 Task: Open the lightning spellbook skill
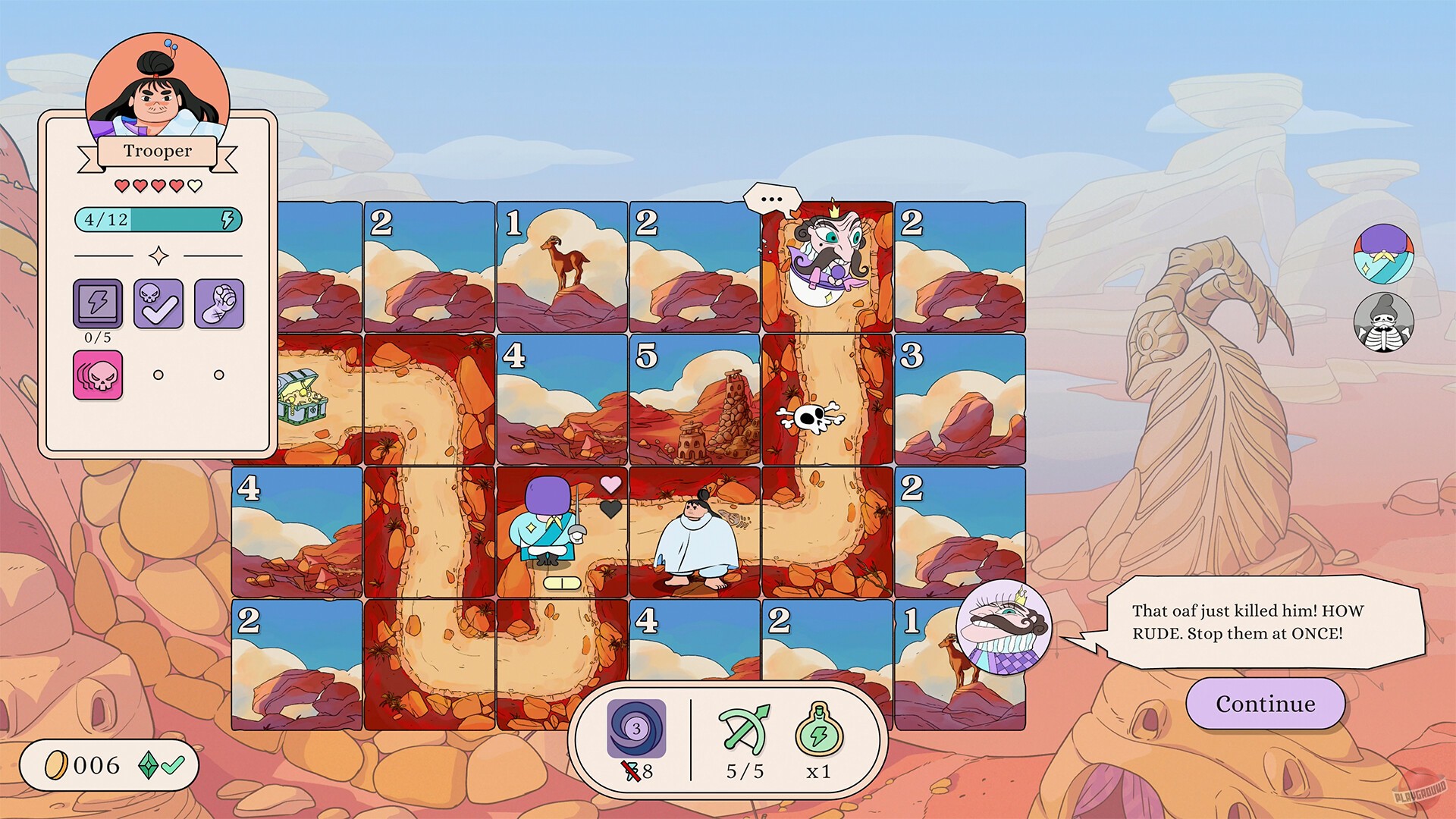[x=97, y=303]
